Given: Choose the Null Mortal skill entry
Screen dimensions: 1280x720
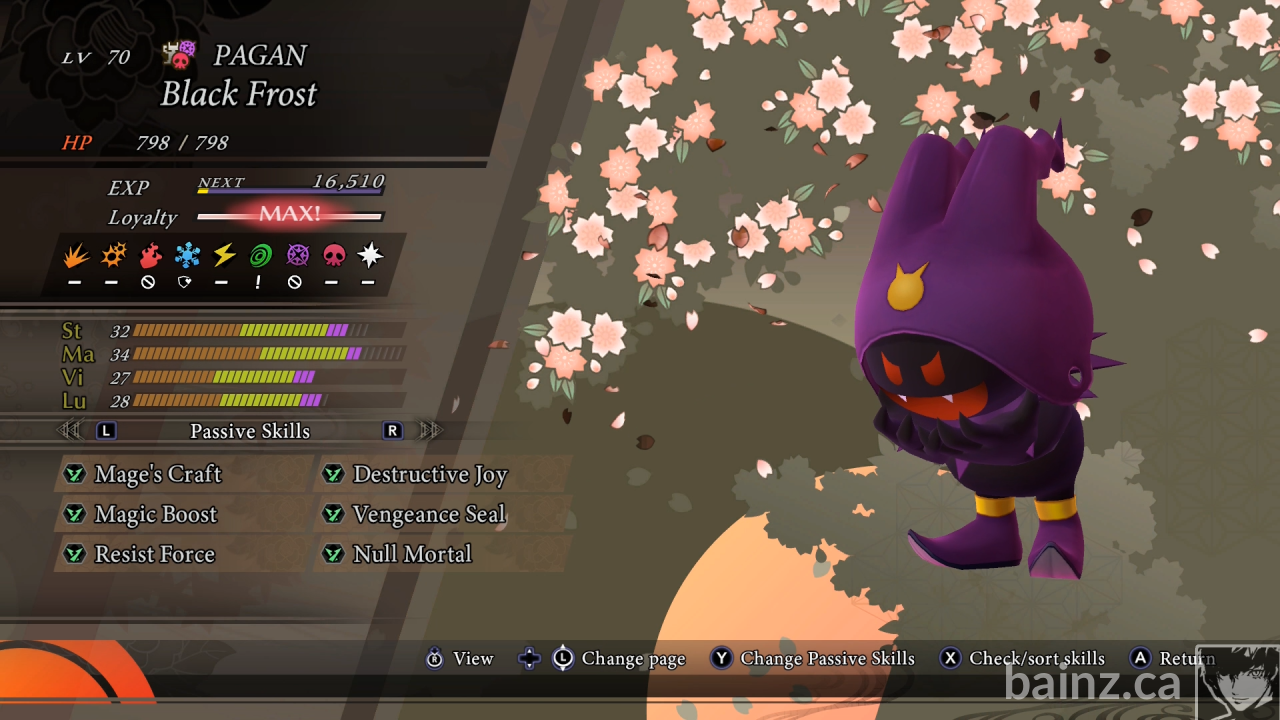Looking at the screenshot, I should (x=411, y=554).
